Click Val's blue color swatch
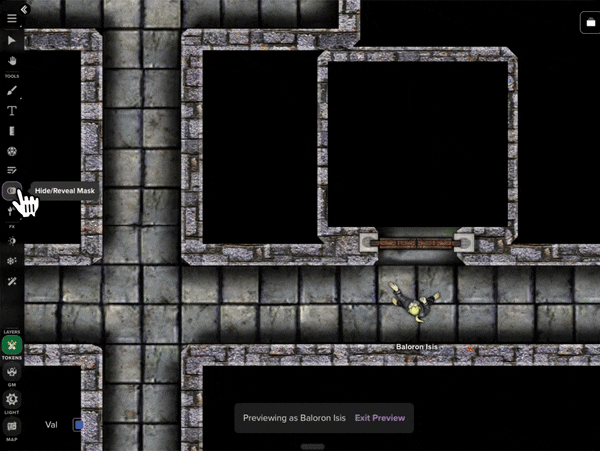Screen dimensions: 600x451 79,425
